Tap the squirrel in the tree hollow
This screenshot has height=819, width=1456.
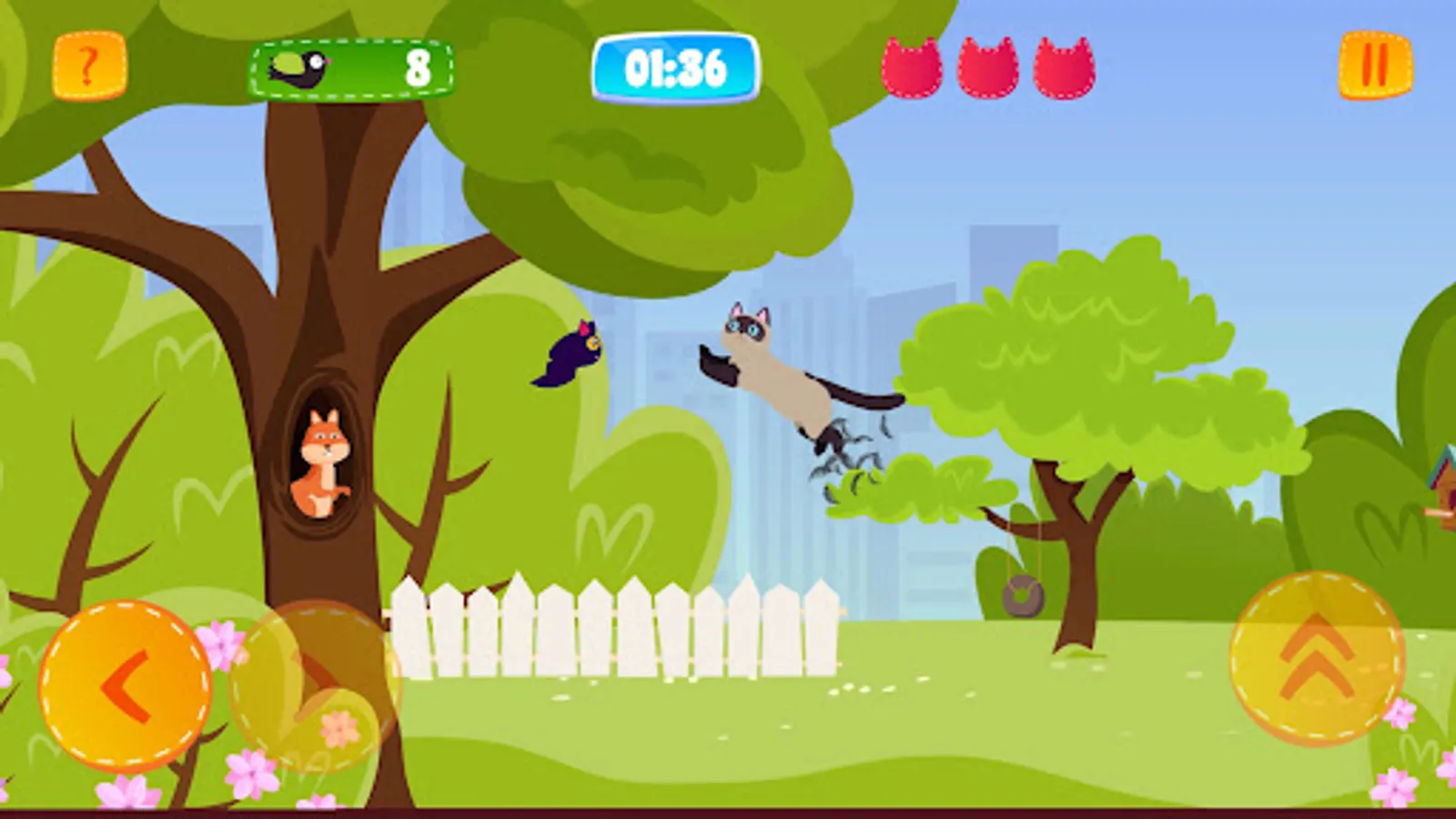point(323,464)
